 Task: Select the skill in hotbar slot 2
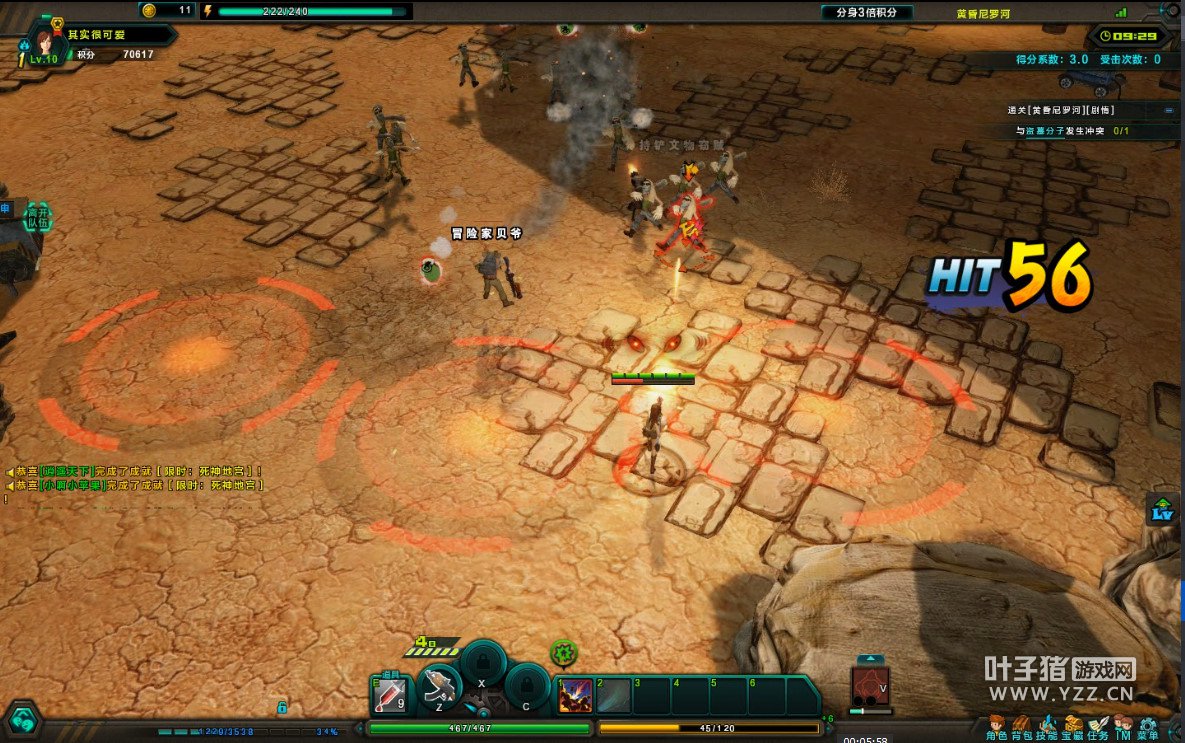613,694
